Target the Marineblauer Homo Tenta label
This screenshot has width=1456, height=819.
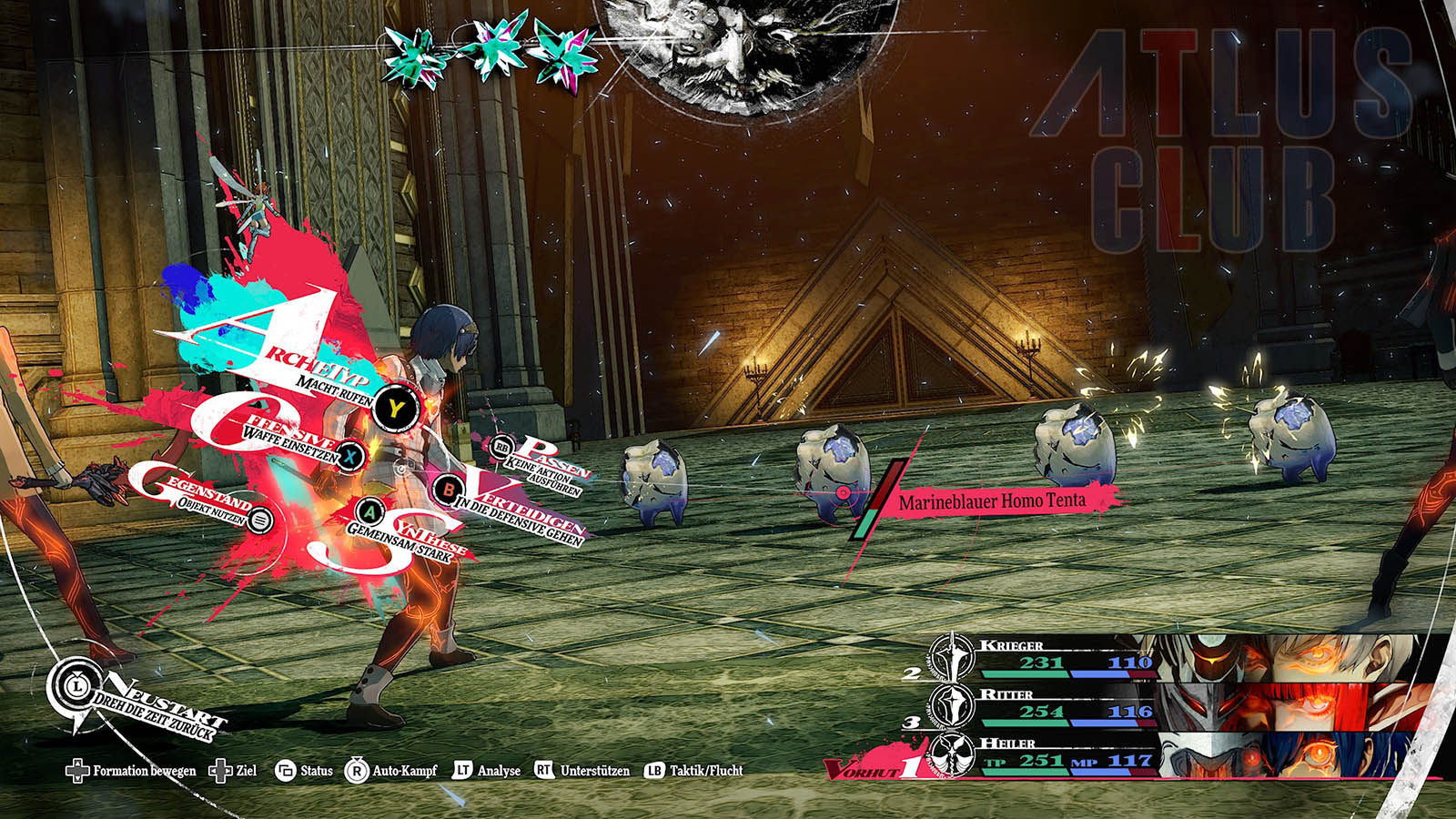(x=992, y=501)
